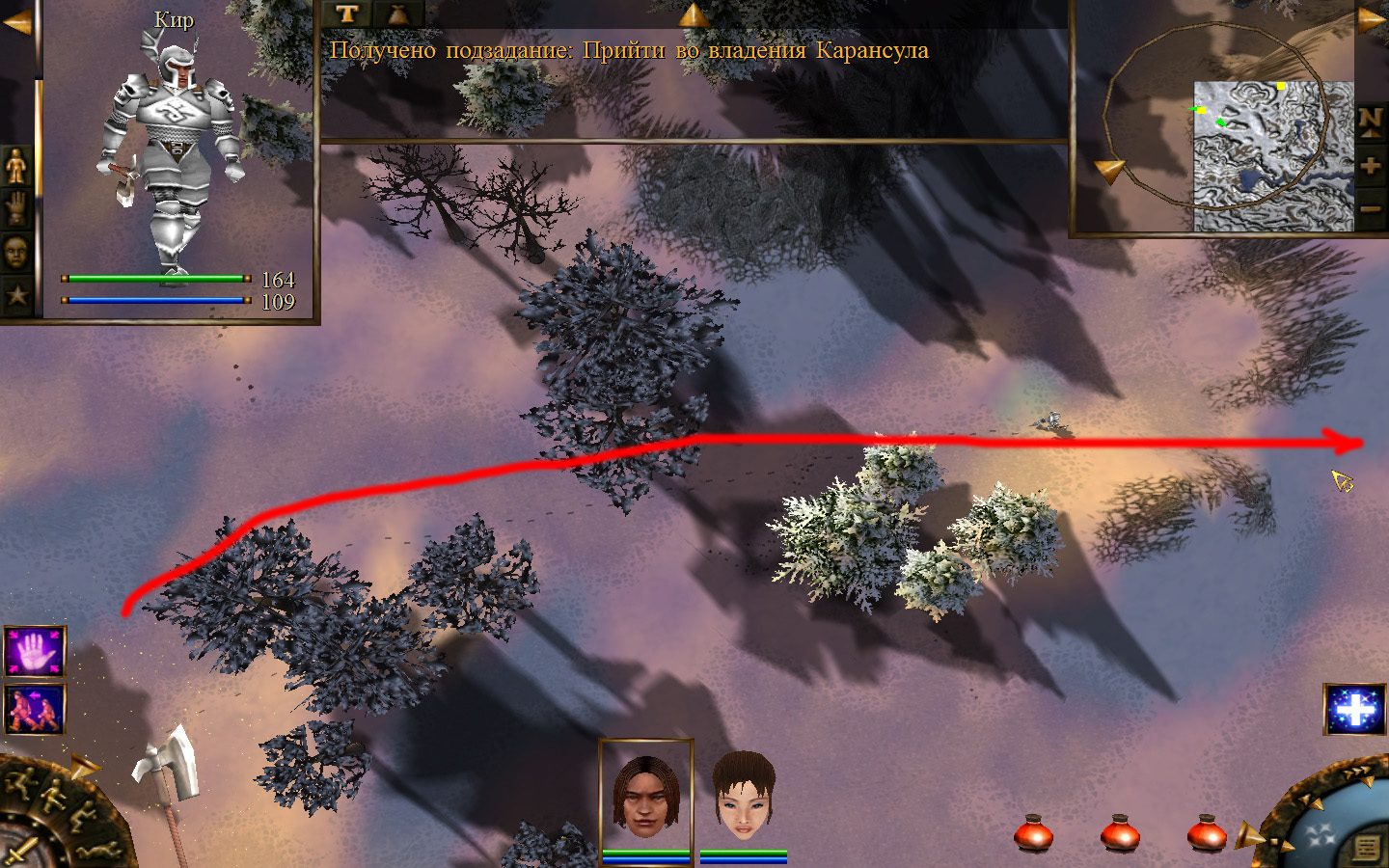This screenshot has width=1389, height=868.
Task: Zoom out the minimap with minus button
Action: pyautogui.click(x=1371, y=208)
